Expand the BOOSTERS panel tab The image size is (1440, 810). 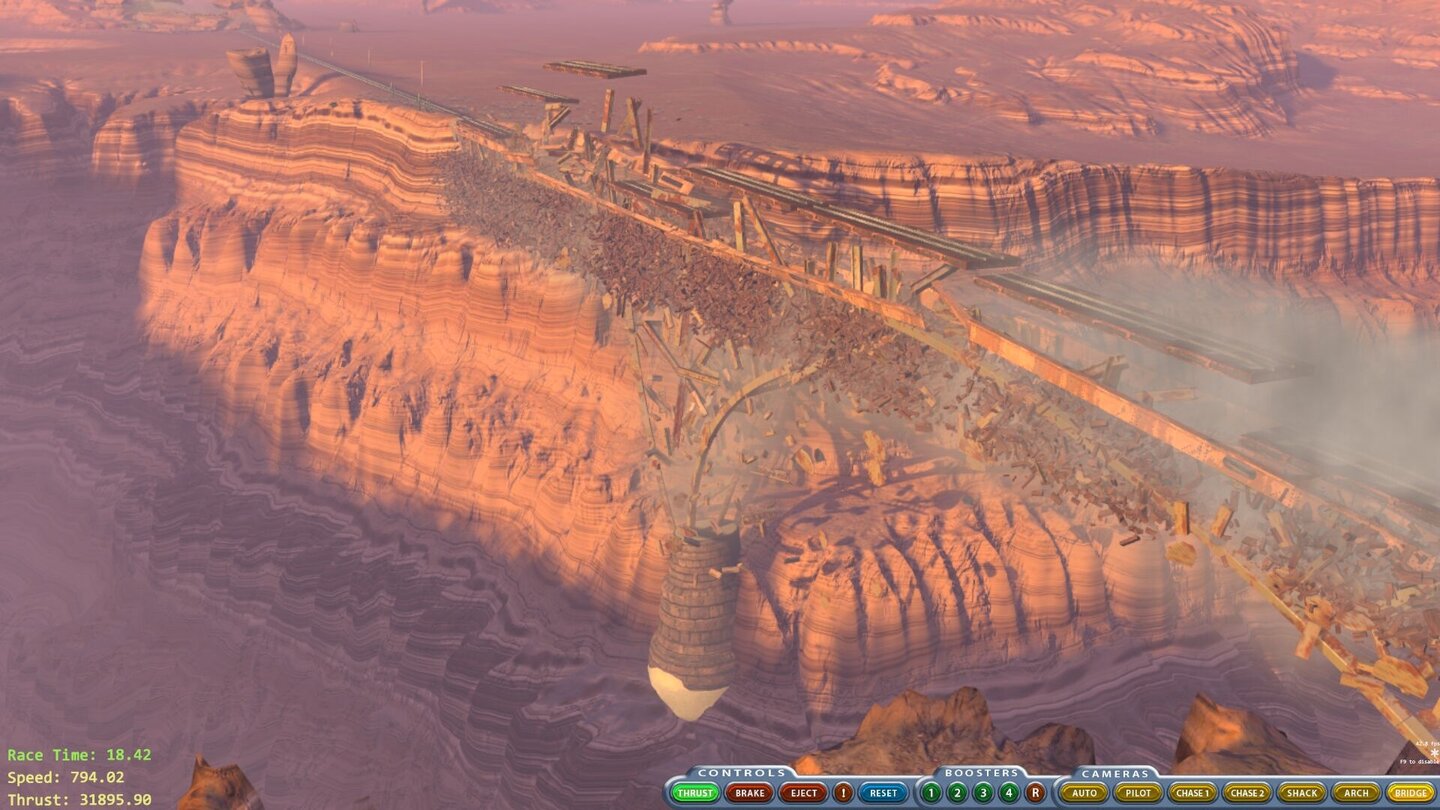tap(983, 771)
